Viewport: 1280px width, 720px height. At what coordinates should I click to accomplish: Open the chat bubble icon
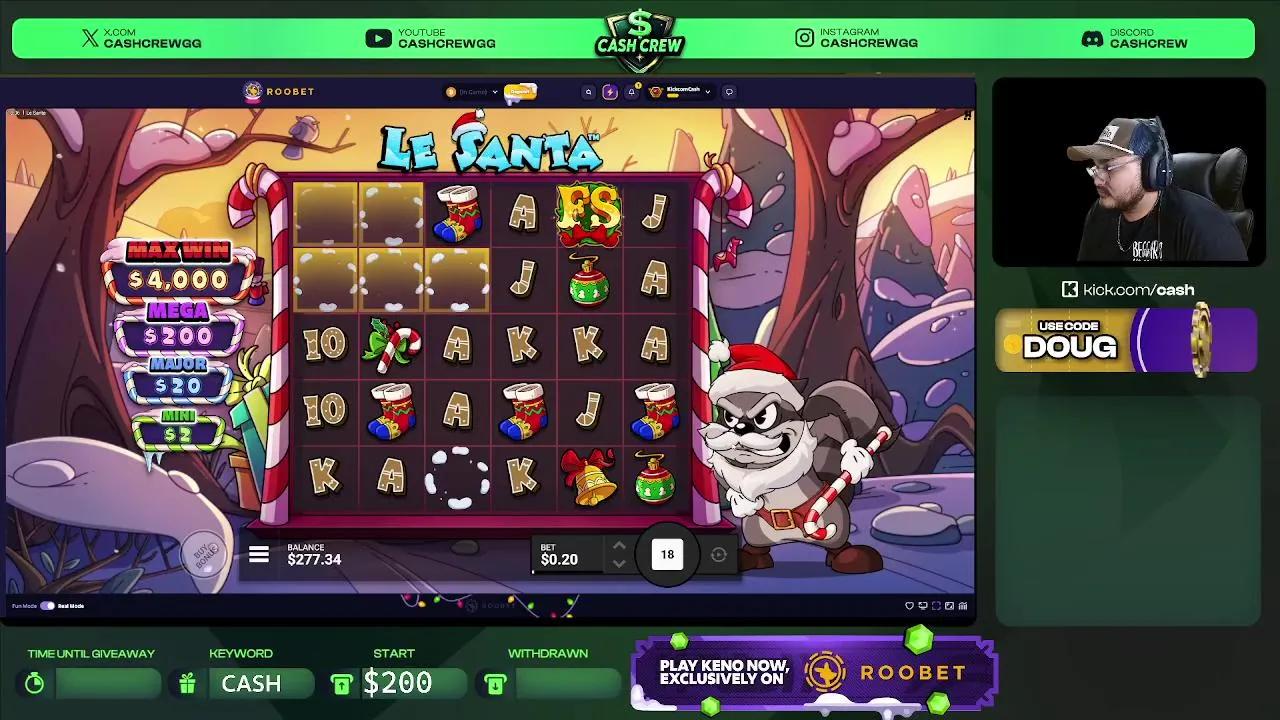(730, 92)
